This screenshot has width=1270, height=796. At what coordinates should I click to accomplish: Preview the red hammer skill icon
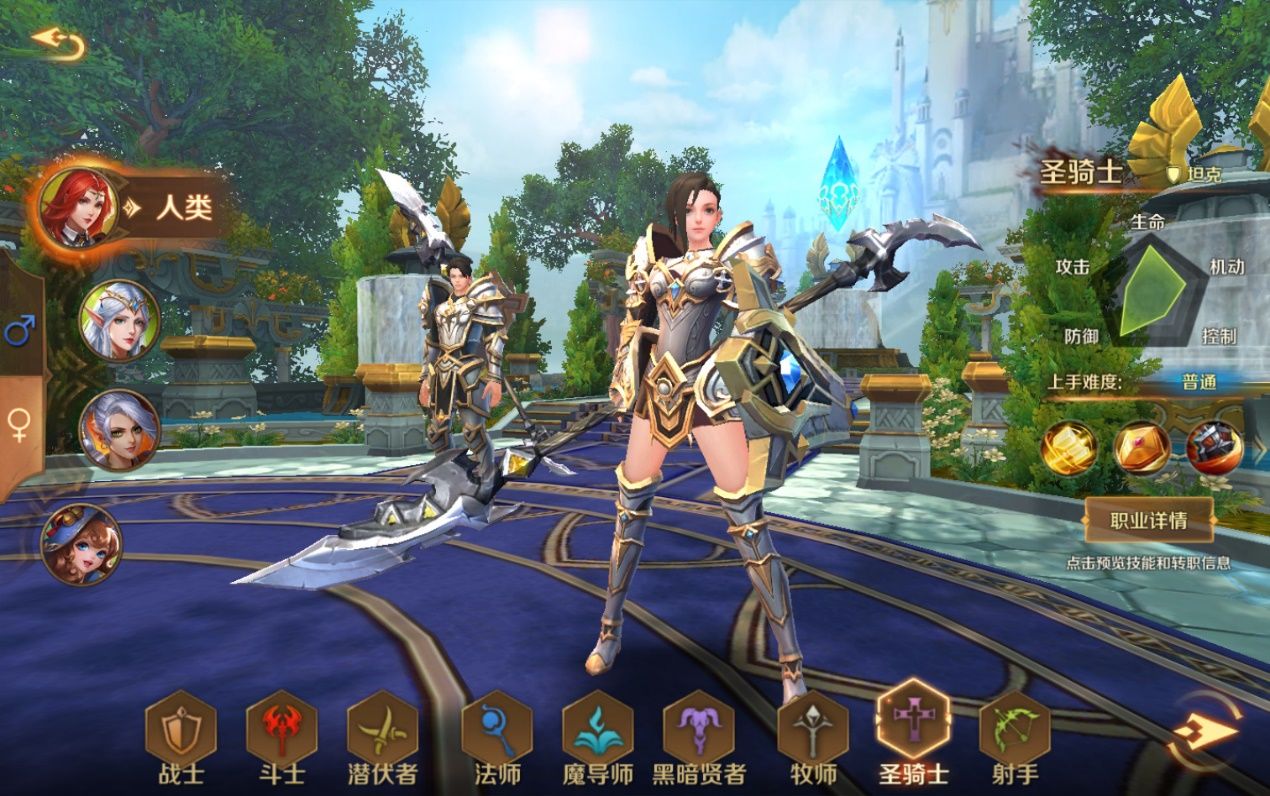[1215, 447]
